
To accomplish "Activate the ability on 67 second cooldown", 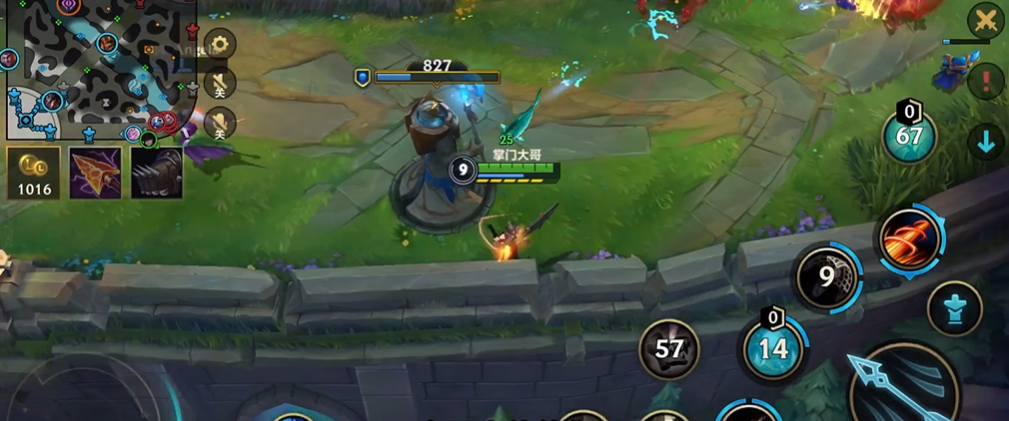I will coord(909,136).
